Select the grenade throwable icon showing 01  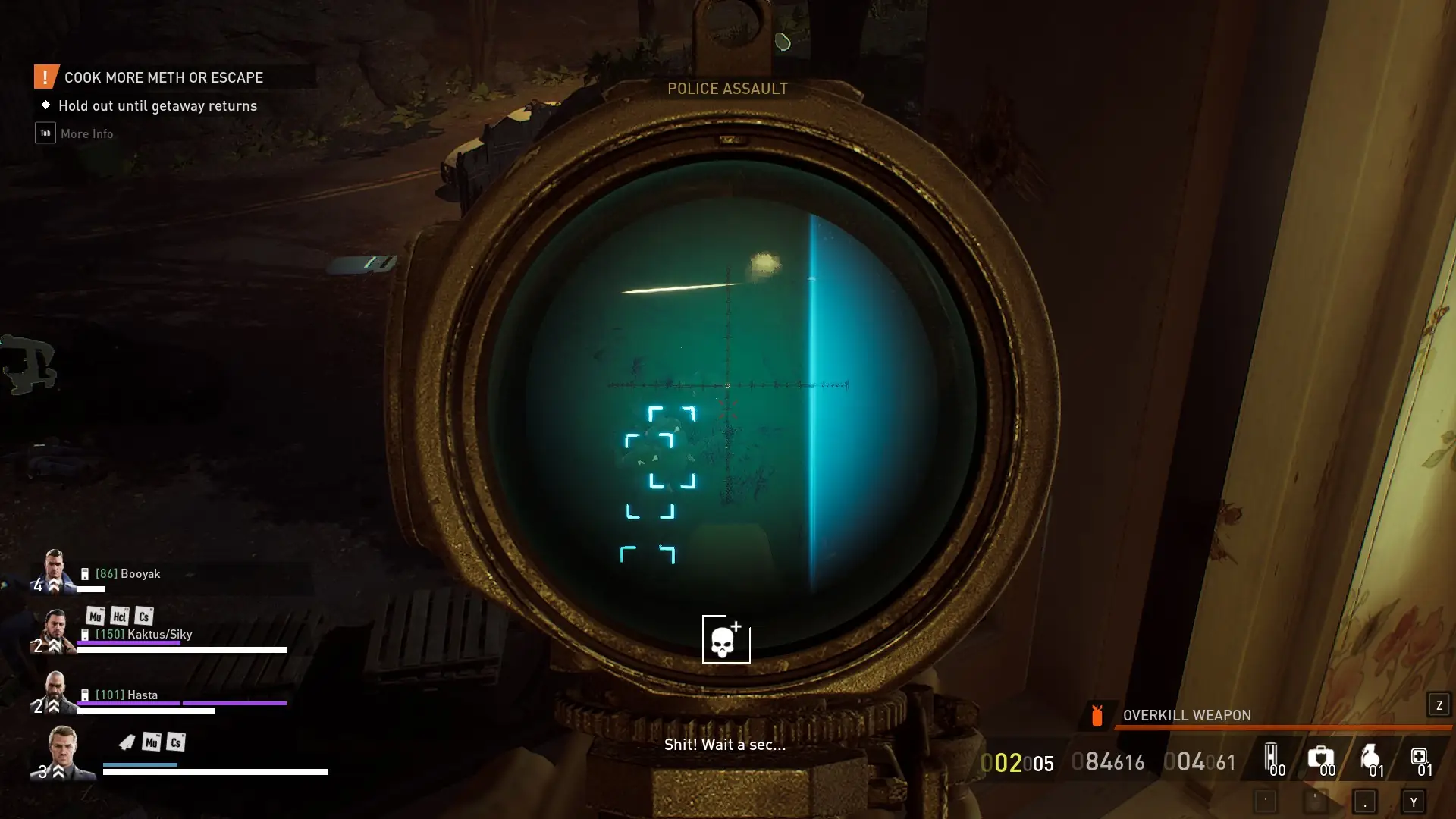[1372, 757]
